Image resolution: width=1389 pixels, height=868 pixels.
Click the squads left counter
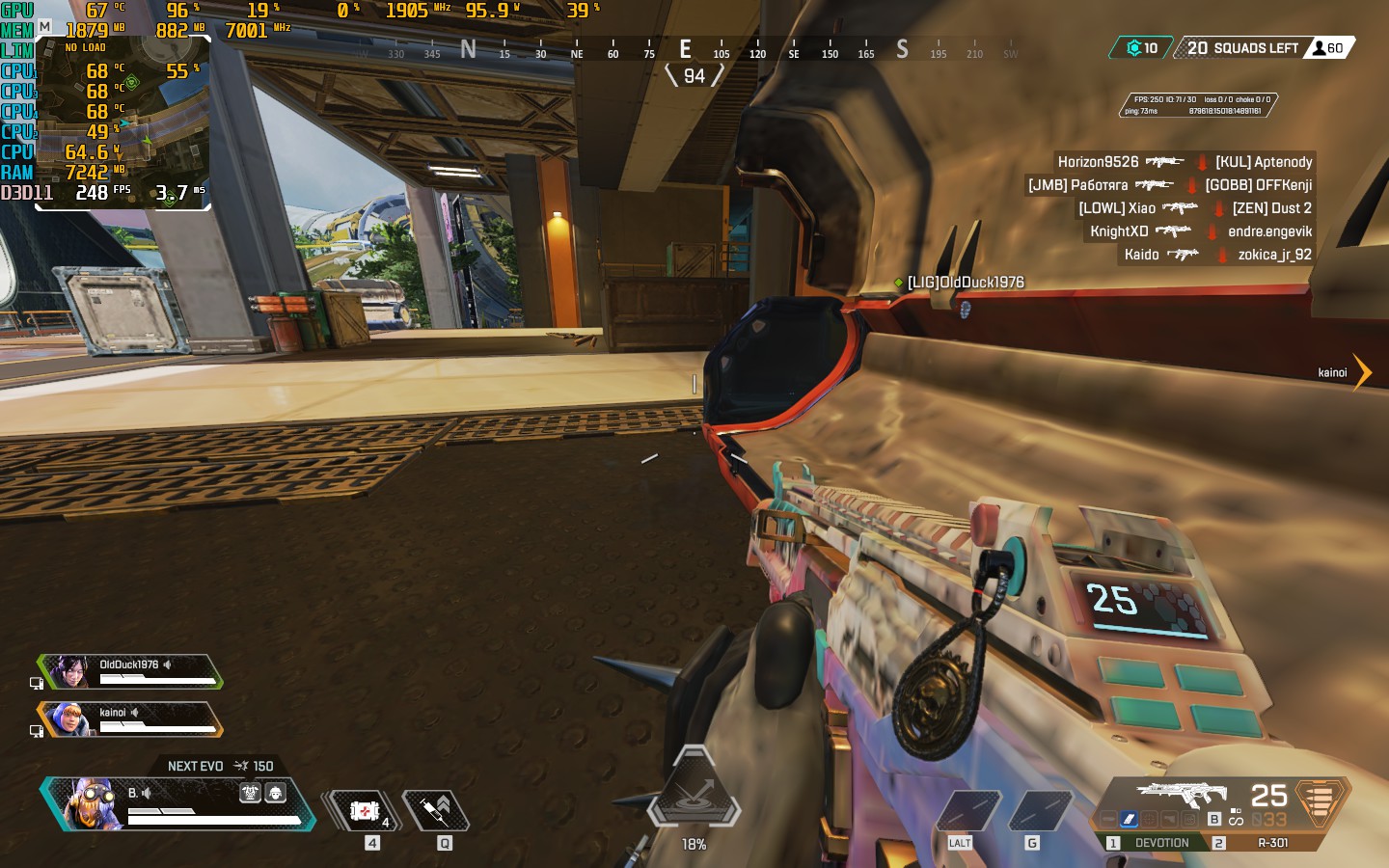[x=1242, y=48]
